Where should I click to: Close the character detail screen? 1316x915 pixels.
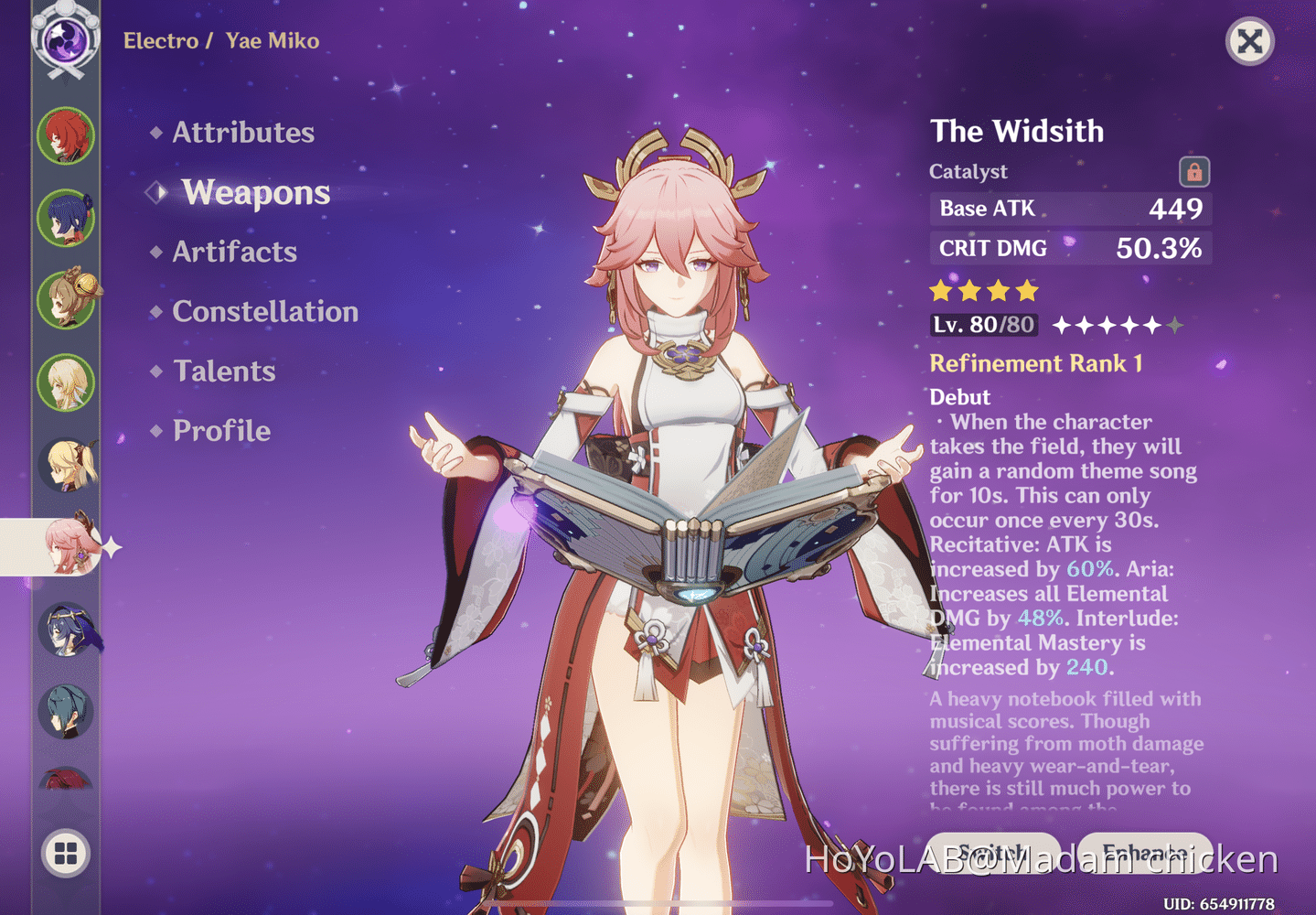pyautogui.click(x=1249, y=40)
